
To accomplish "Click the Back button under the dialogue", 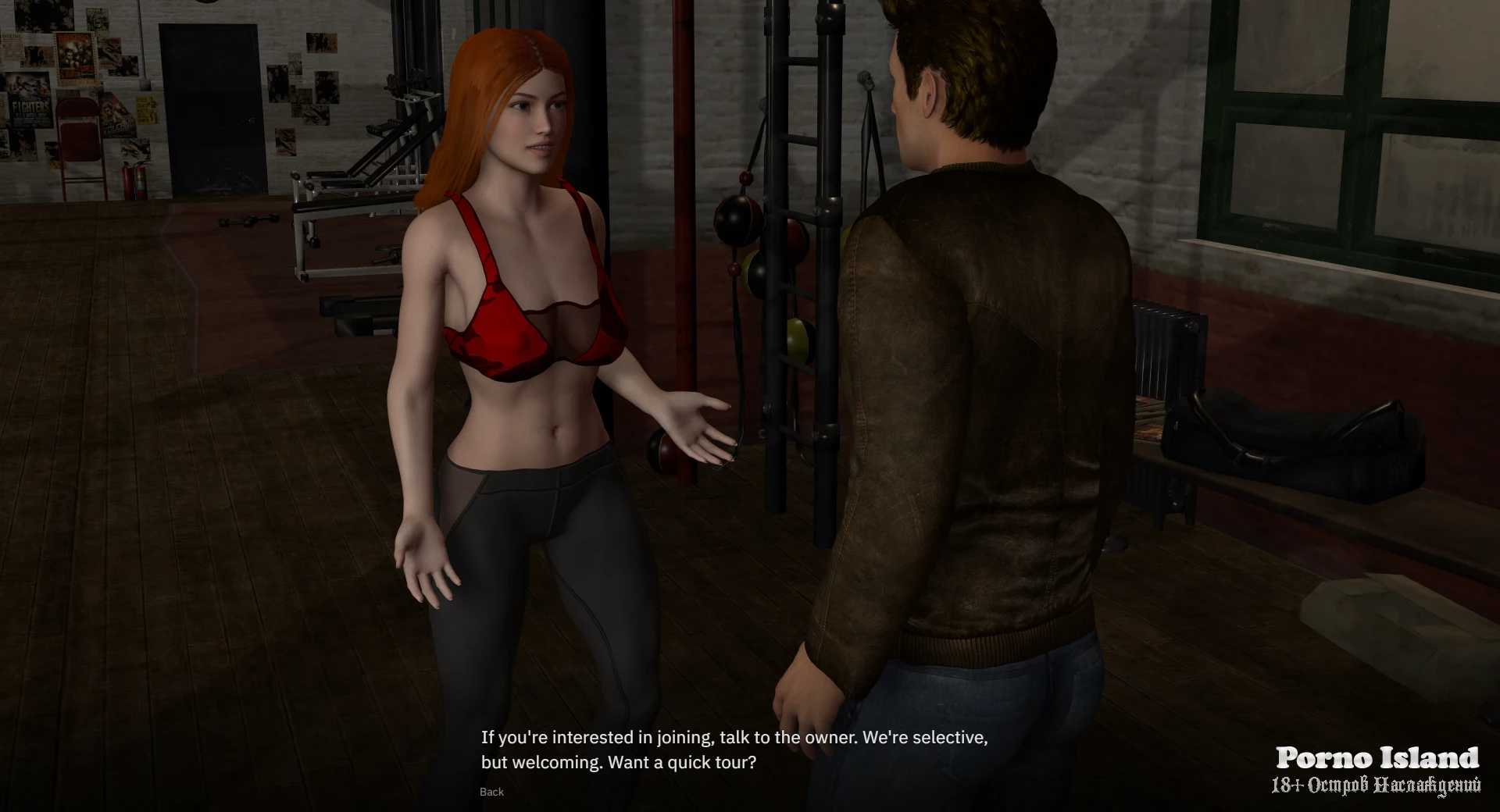I will pyautogui.click(x=491, y=792).
